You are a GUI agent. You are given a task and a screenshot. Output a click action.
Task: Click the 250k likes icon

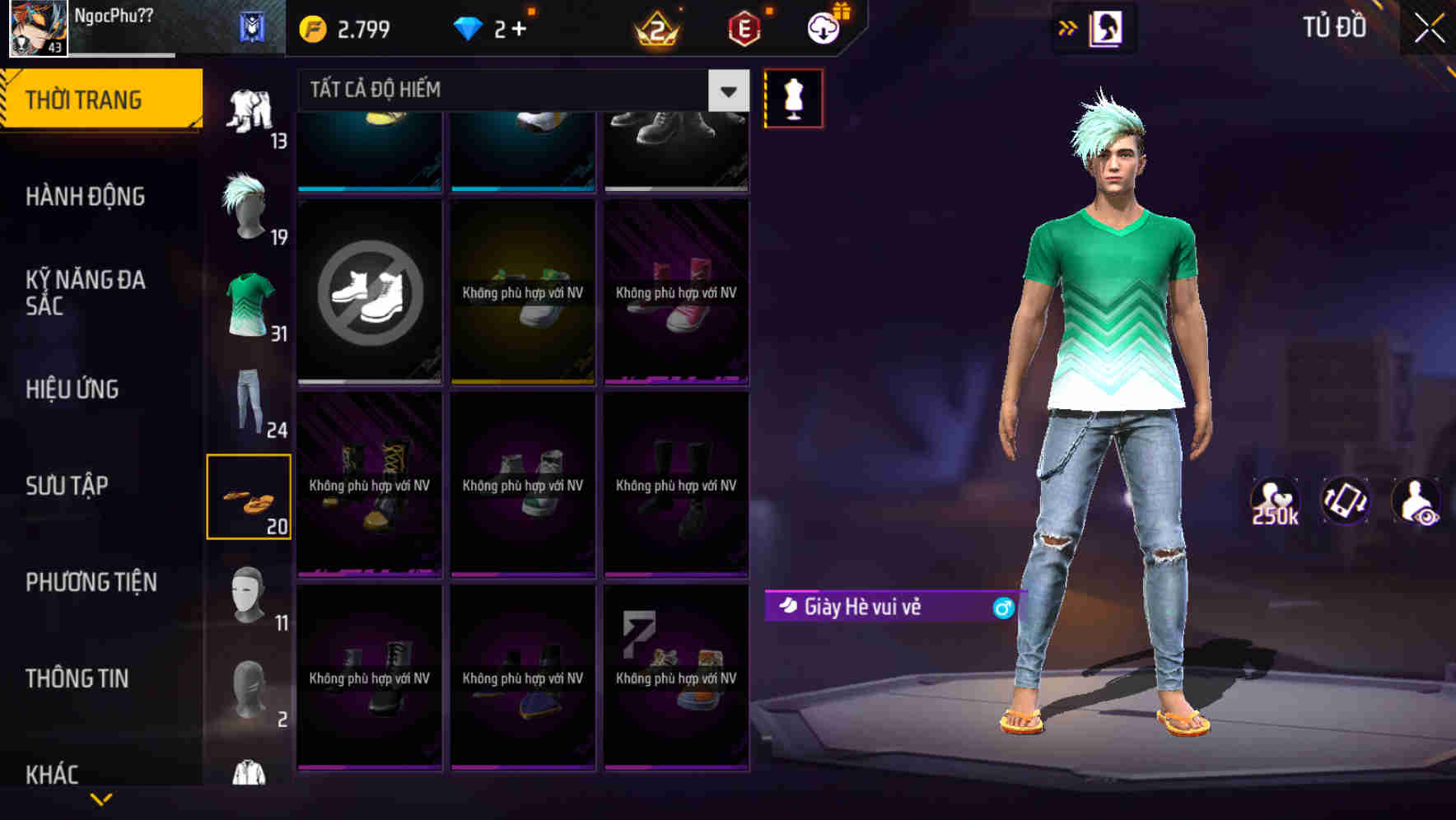click(1276, 501)
